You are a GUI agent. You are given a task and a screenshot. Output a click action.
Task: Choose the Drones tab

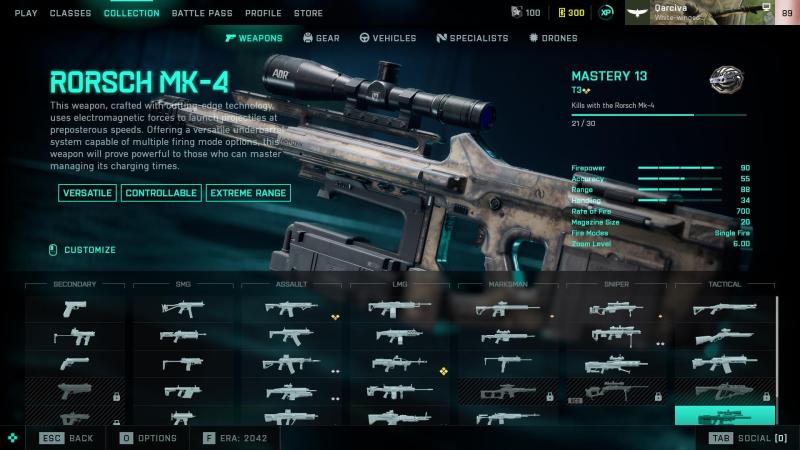tap(553, 38)
